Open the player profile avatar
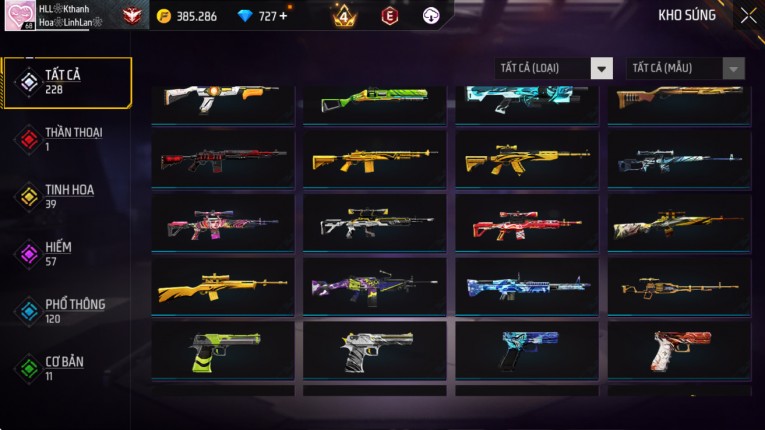This screenshot has width=765, height=430. pyautogui.click(x=20, y=16)
